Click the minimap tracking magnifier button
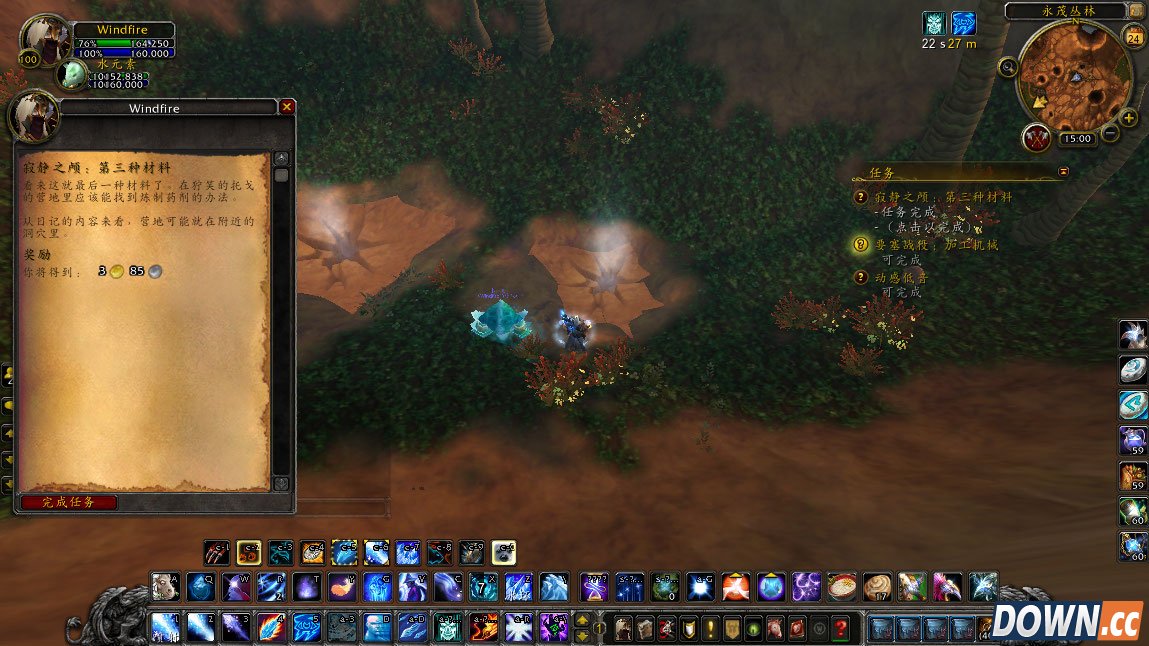 coord(1008,68)
